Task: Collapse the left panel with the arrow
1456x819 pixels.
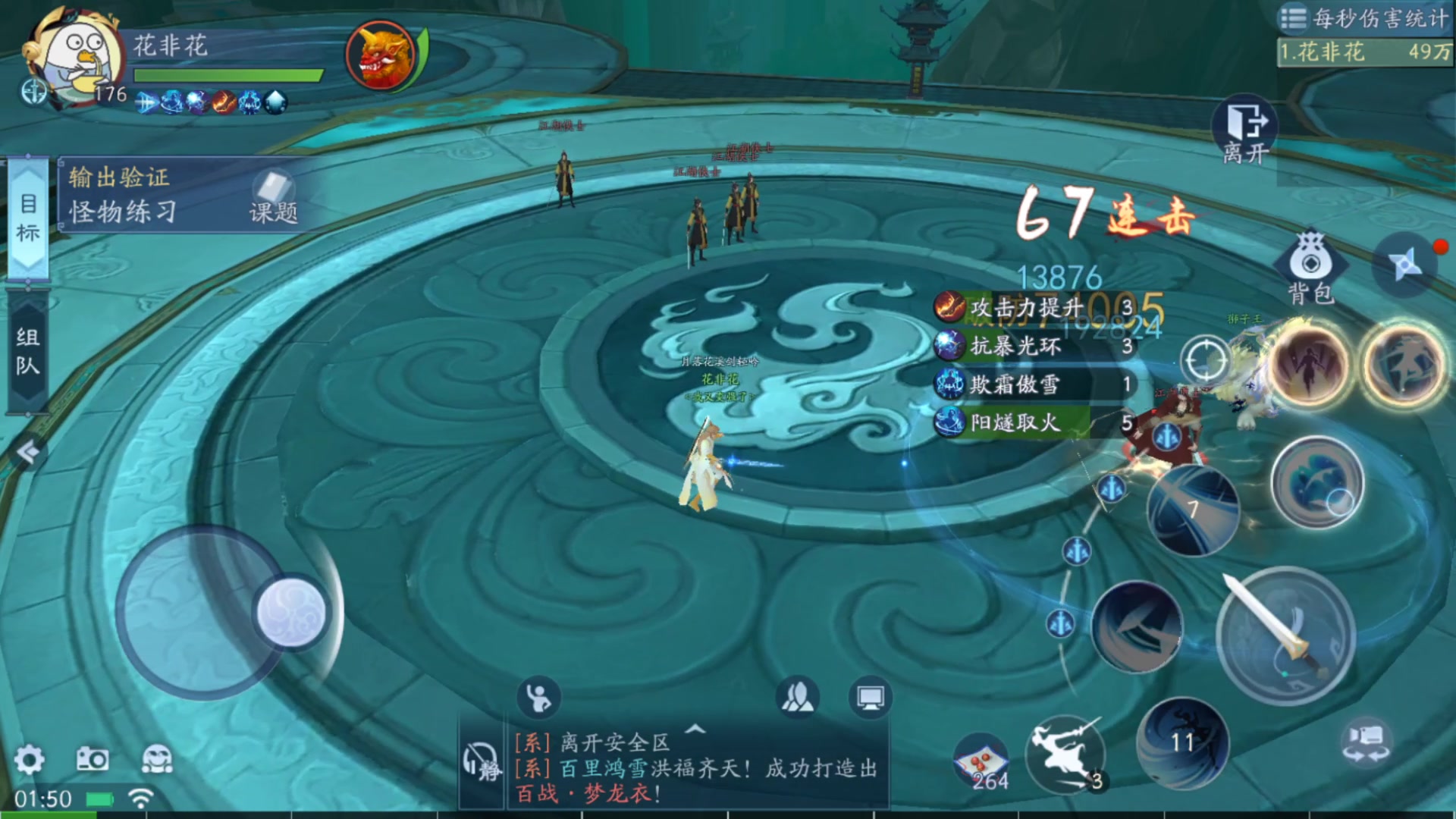Action: coord(27,453)
